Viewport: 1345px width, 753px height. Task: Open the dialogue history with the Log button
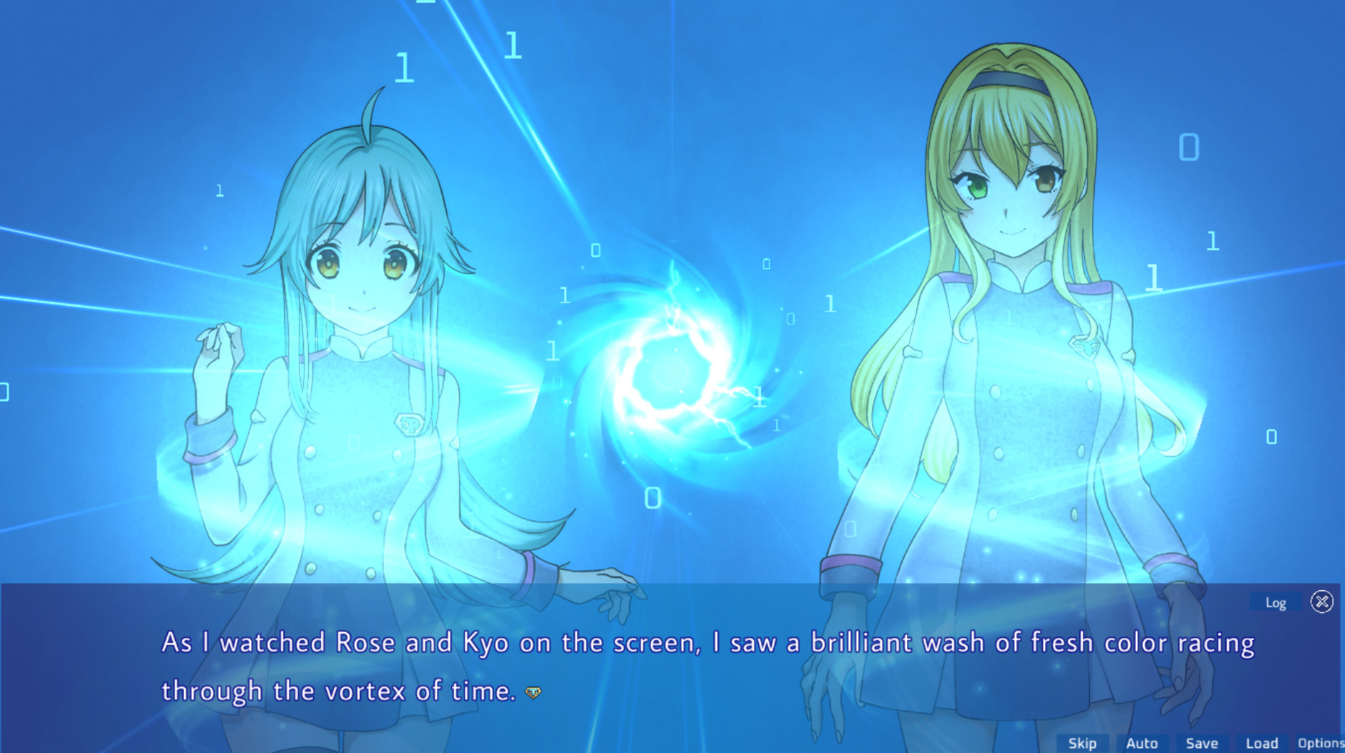(1276, 602)
